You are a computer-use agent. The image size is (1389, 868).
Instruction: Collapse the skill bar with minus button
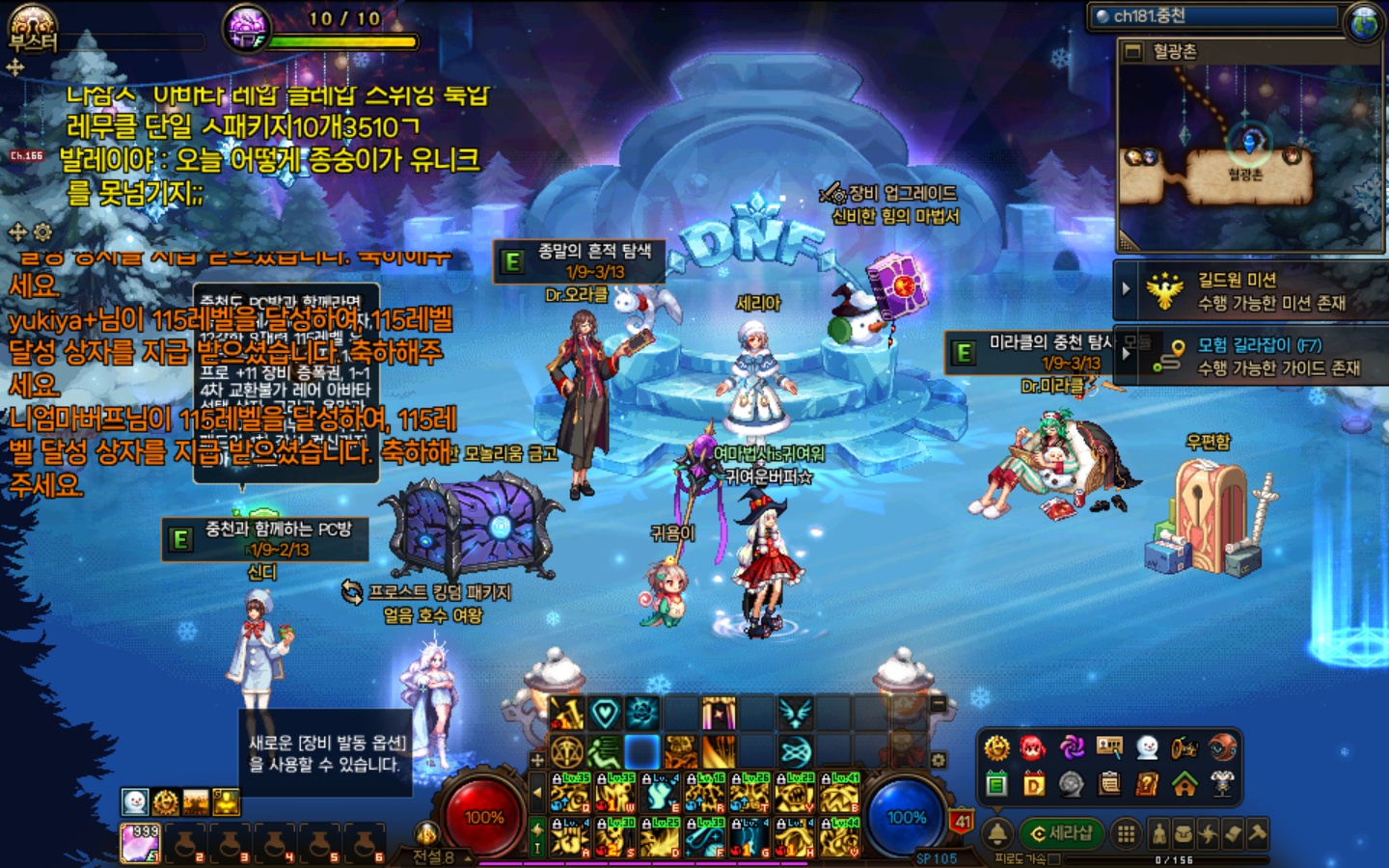point(939,705)
